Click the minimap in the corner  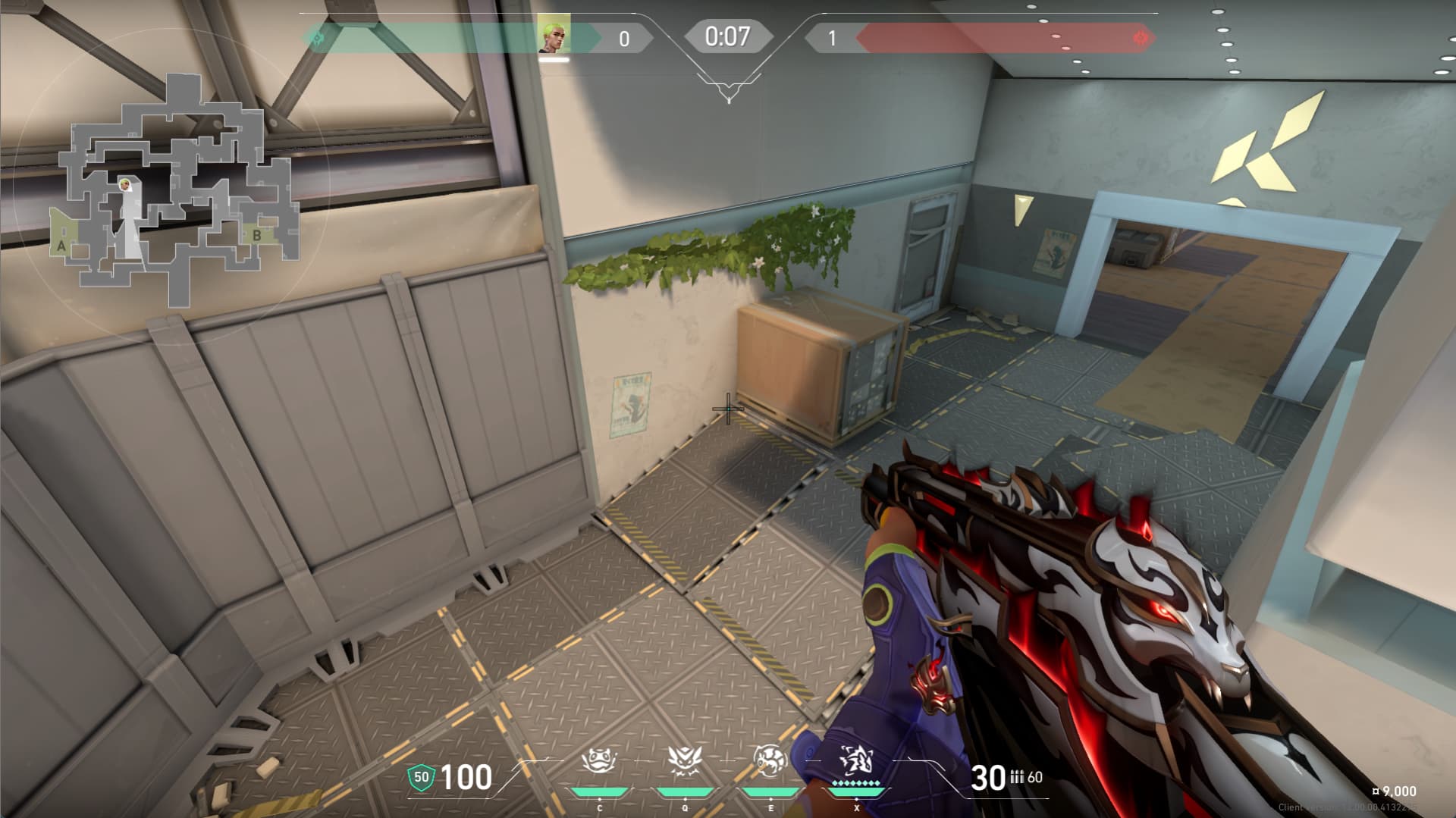click(179, 190)
